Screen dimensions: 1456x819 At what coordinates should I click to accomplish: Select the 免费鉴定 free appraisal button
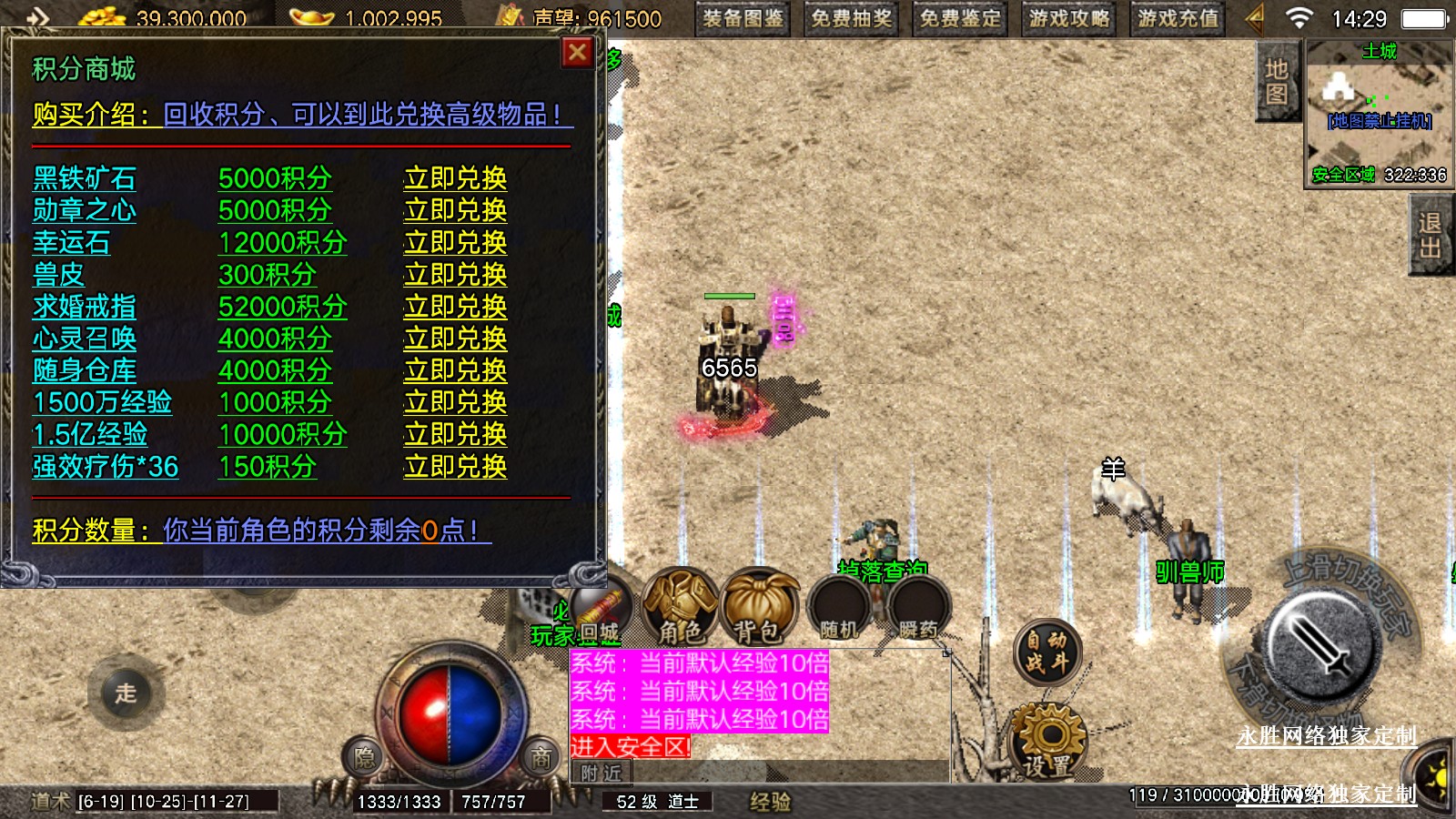(x=960, y=18)
